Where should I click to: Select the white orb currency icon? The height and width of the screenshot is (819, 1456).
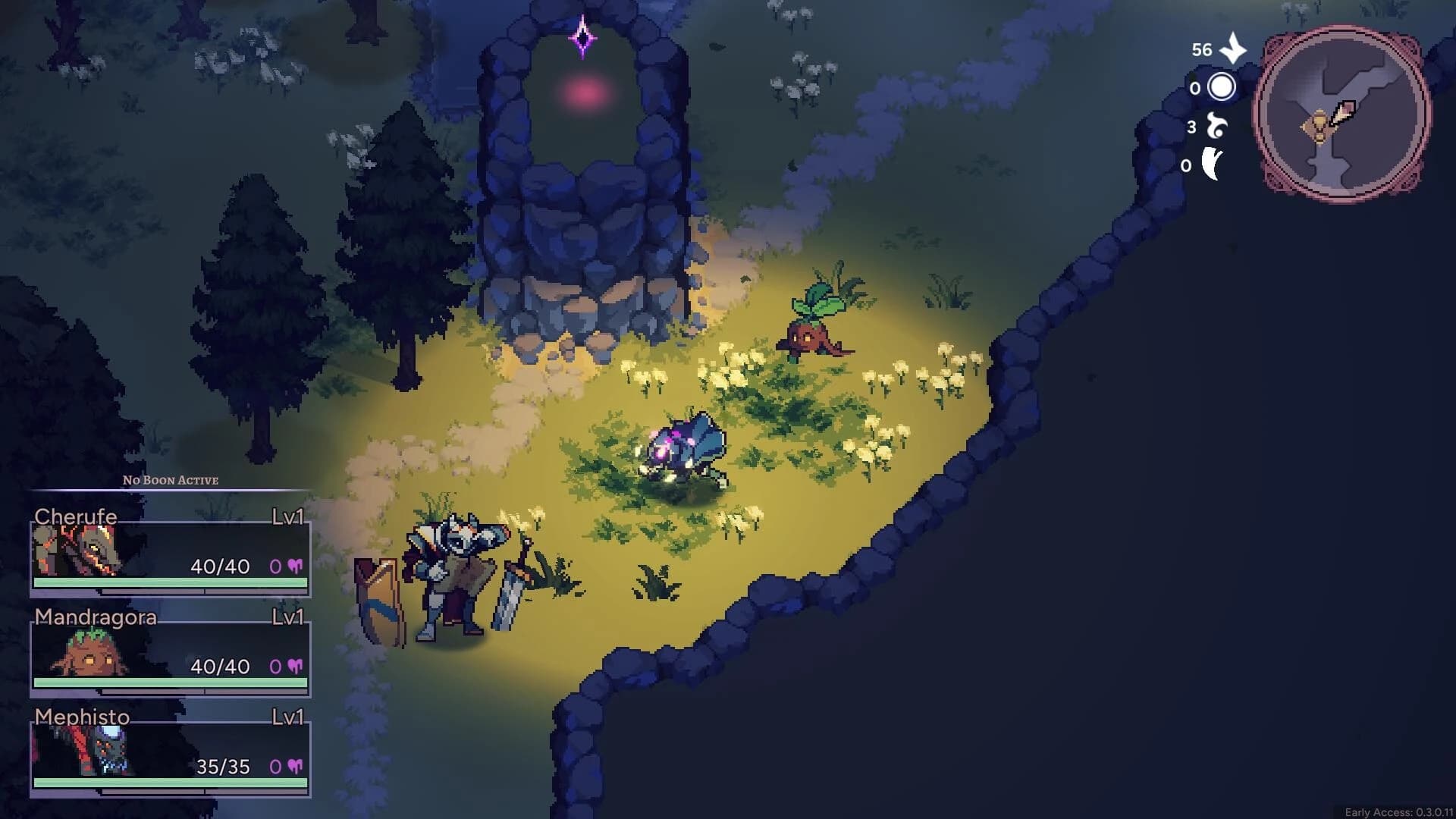pyautogui.click(x=1222, y=86)
